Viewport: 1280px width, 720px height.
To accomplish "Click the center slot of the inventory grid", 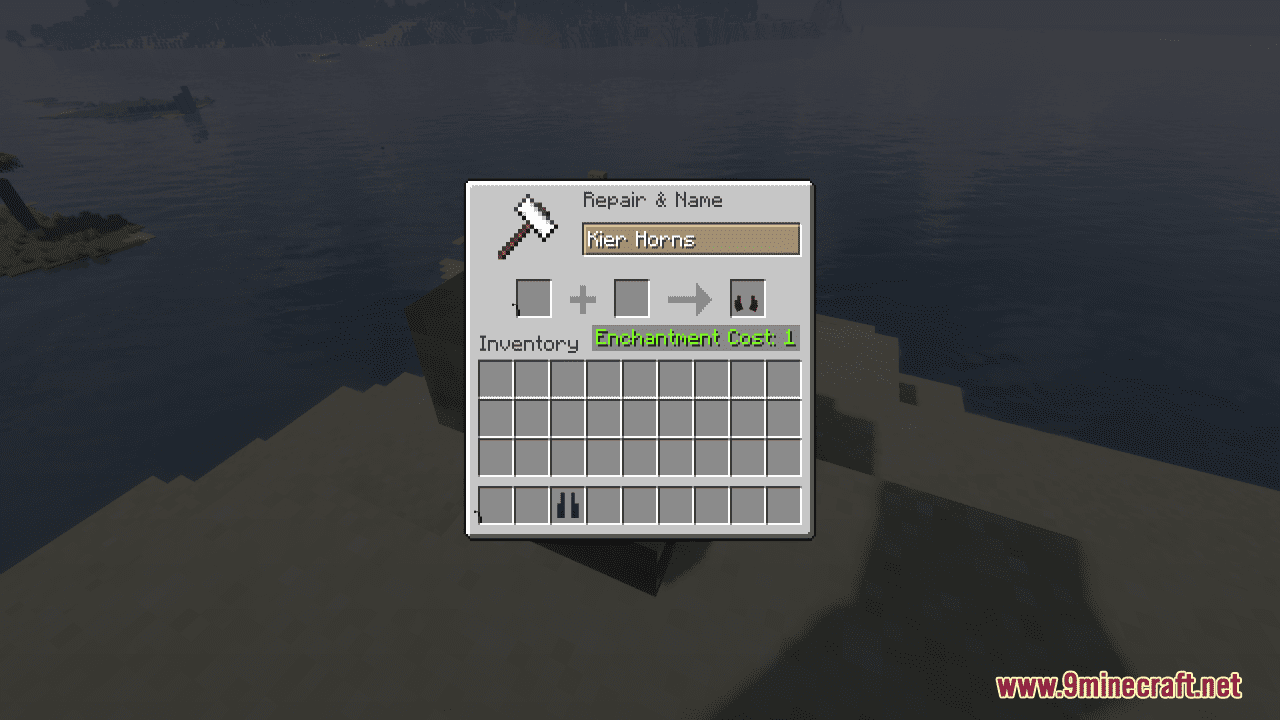I will (639, 419).
